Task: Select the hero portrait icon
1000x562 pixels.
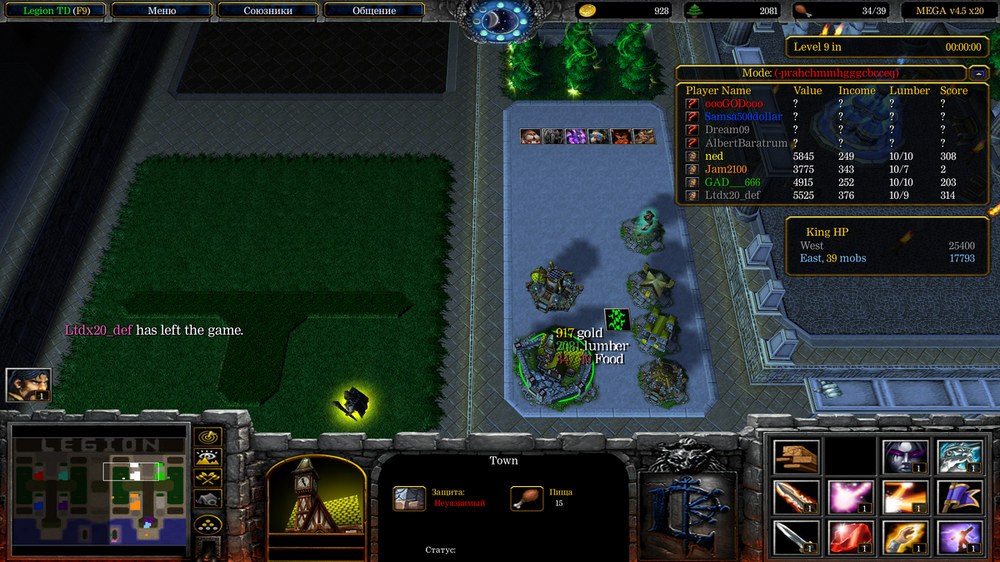Action: 28,385
